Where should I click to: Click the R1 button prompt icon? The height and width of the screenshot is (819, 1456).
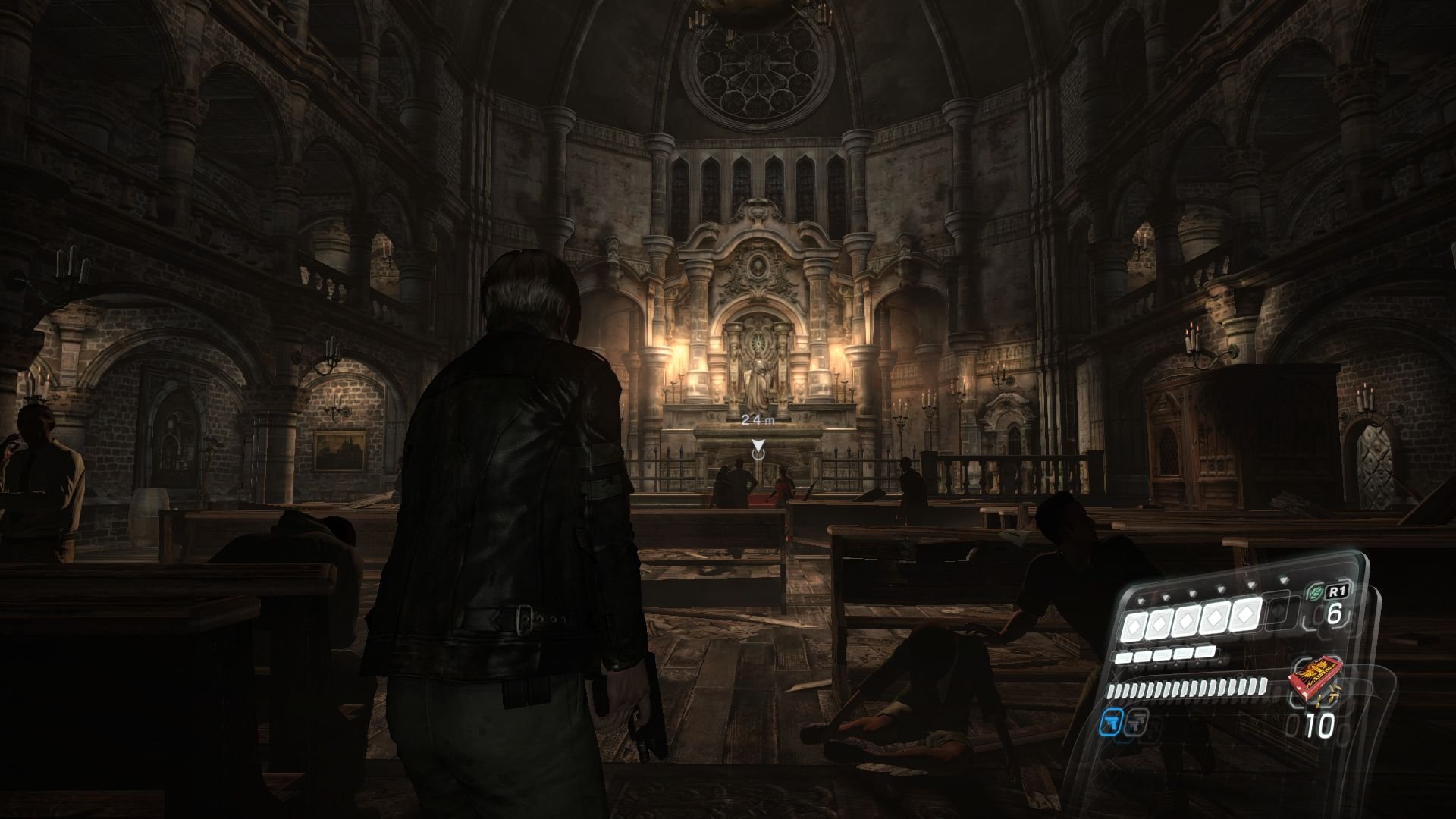pyautogui.click(x=1338, y=591)
